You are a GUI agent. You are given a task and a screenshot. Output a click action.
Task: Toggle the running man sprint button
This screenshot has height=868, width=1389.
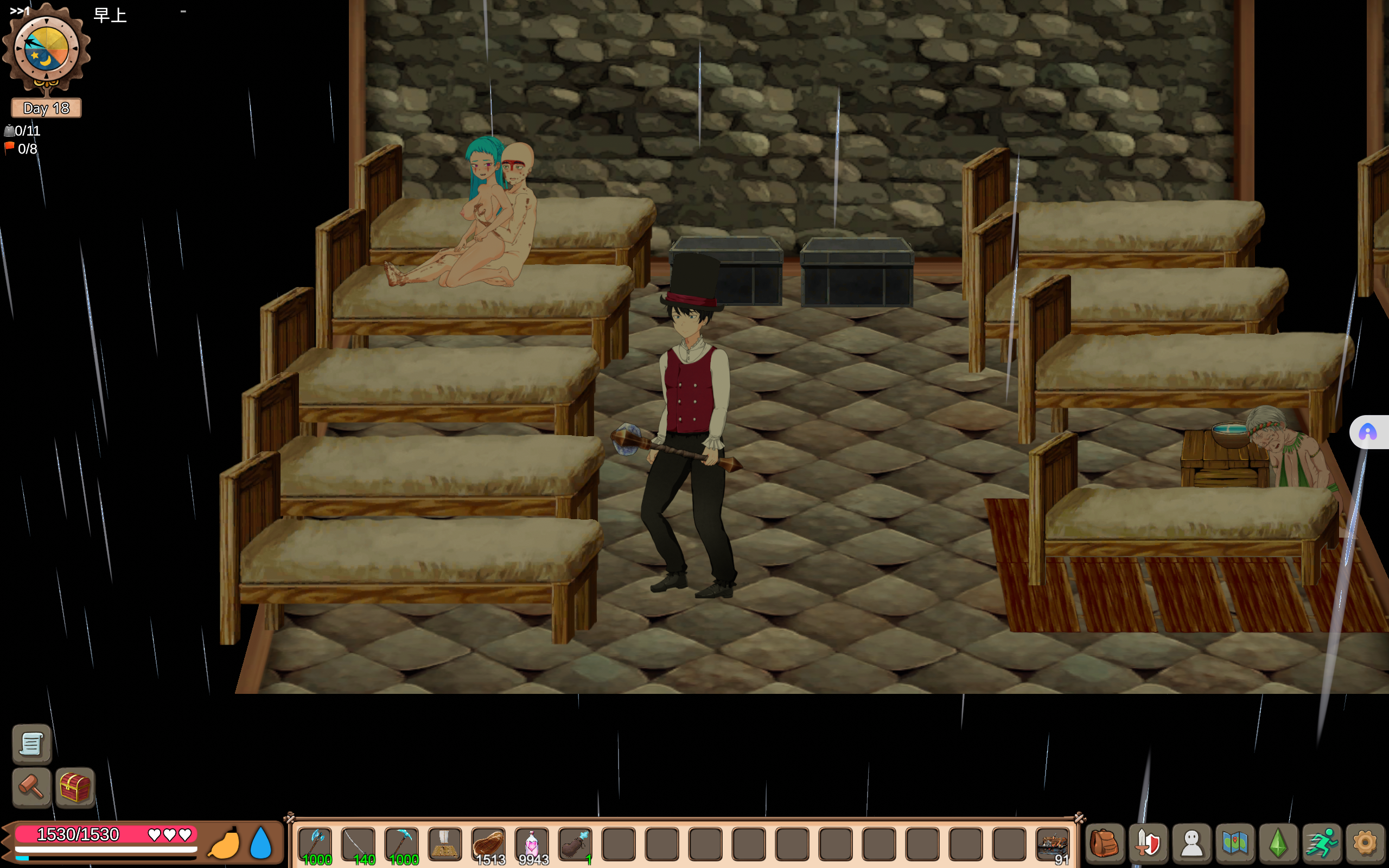[x=1321, y=844]
